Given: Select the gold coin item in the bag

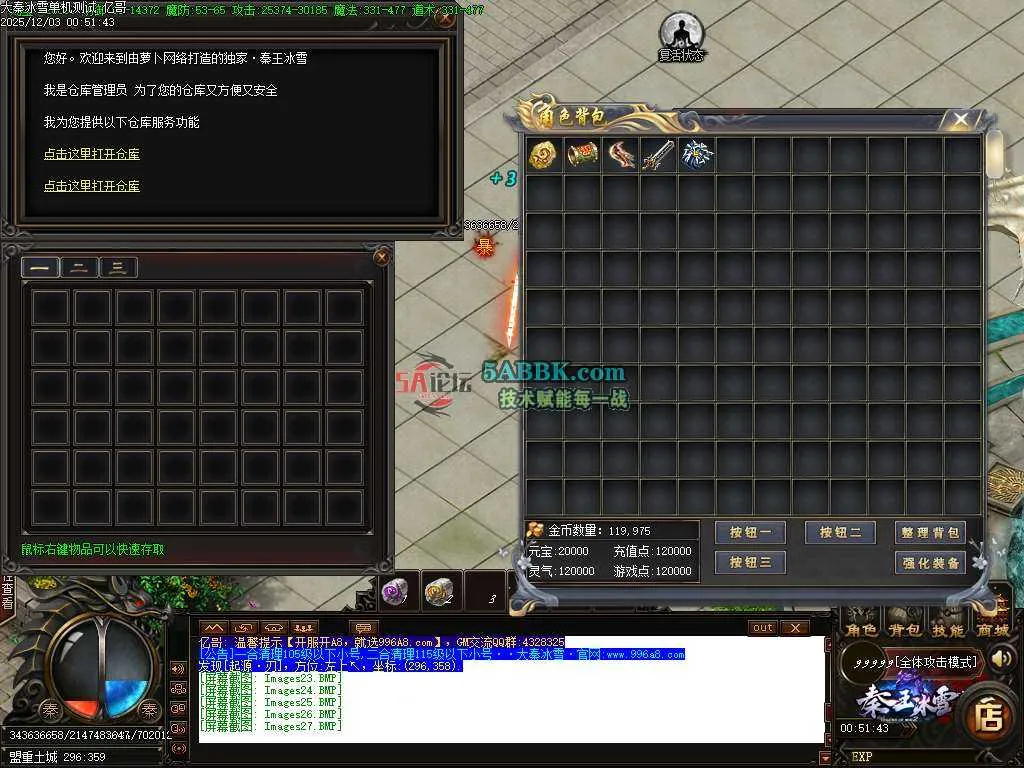Looking at the screenshot, I should point(543,154).
